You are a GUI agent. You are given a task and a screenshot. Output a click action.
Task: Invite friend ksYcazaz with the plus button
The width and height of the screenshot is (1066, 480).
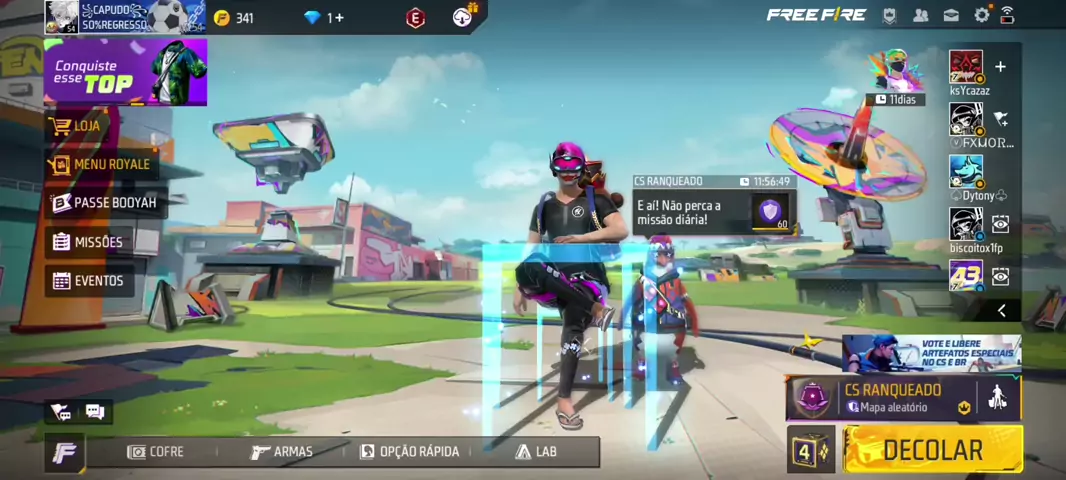click(x=1000, y=67)
